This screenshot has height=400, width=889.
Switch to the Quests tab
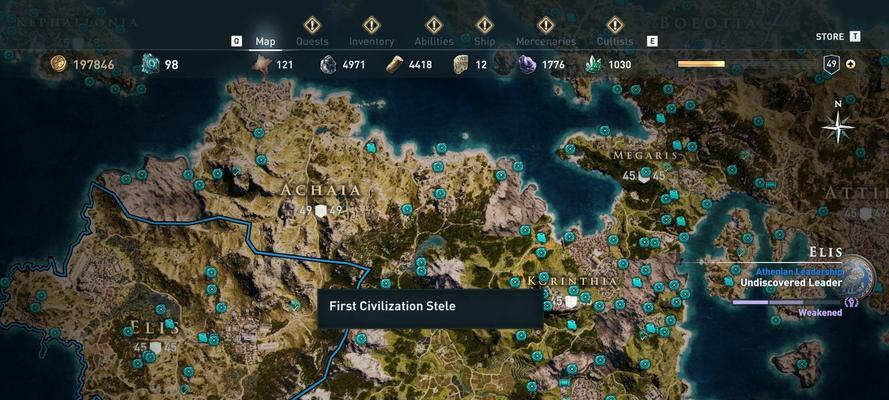312,42
